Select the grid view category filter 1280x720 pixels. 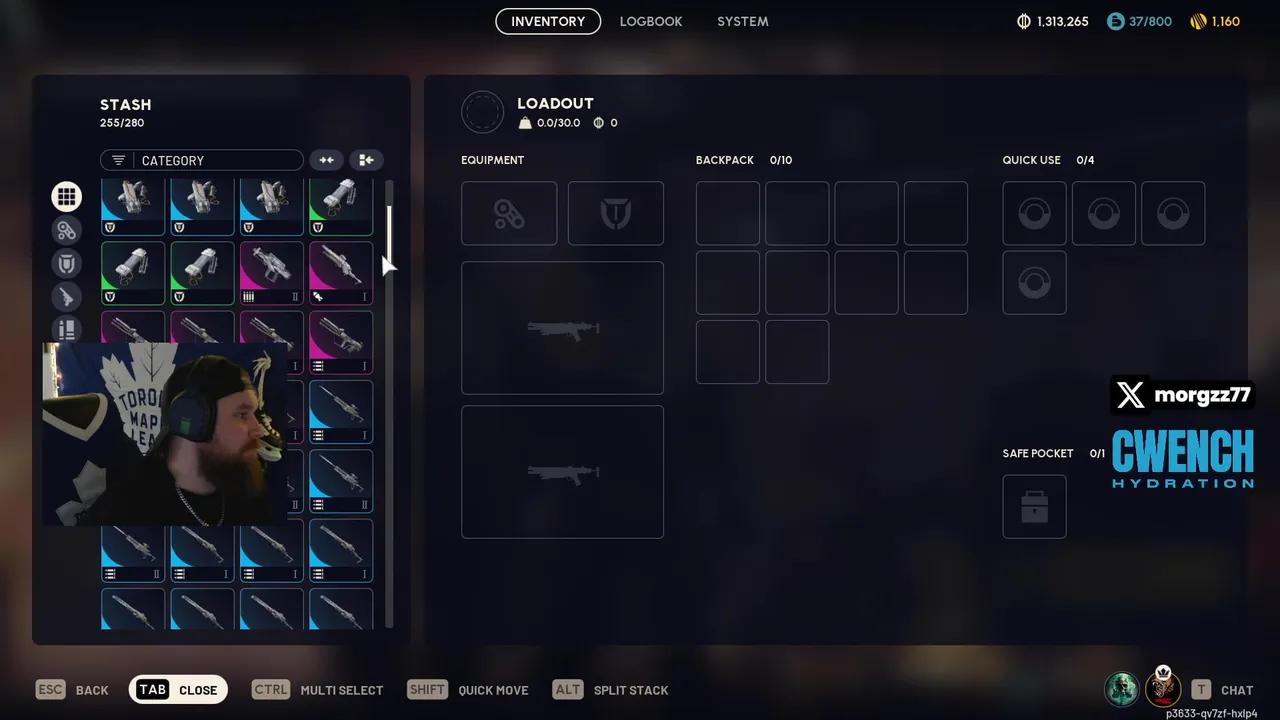pyautogui.click(x=66, y=196)
